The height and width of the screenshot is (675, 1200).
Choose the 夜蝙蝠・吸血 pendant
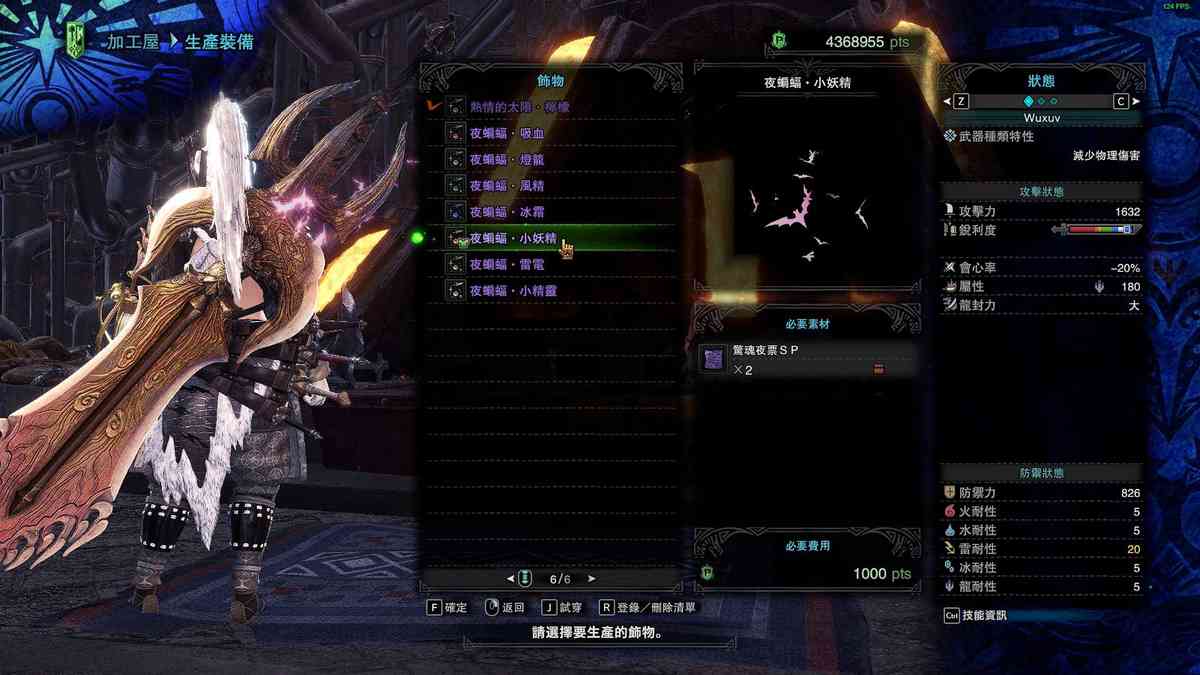point(506,133)
